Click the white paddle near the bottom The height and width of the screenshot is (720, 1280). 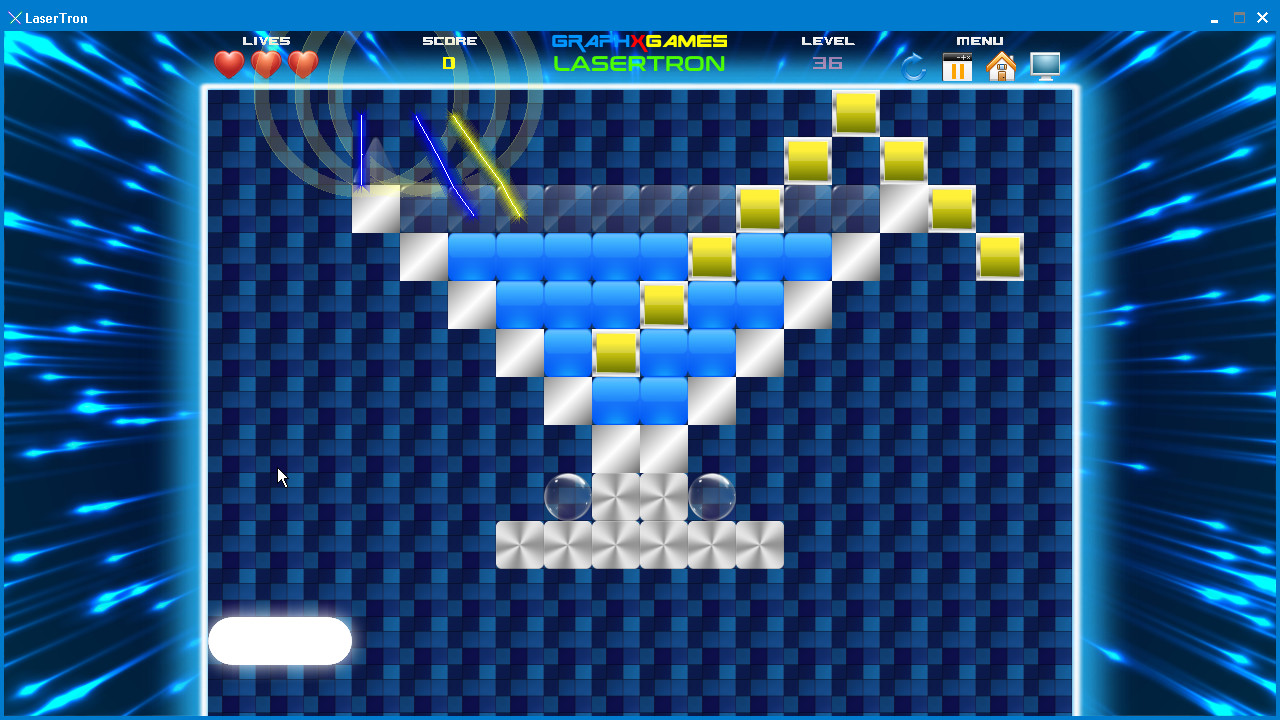(280, 640)
